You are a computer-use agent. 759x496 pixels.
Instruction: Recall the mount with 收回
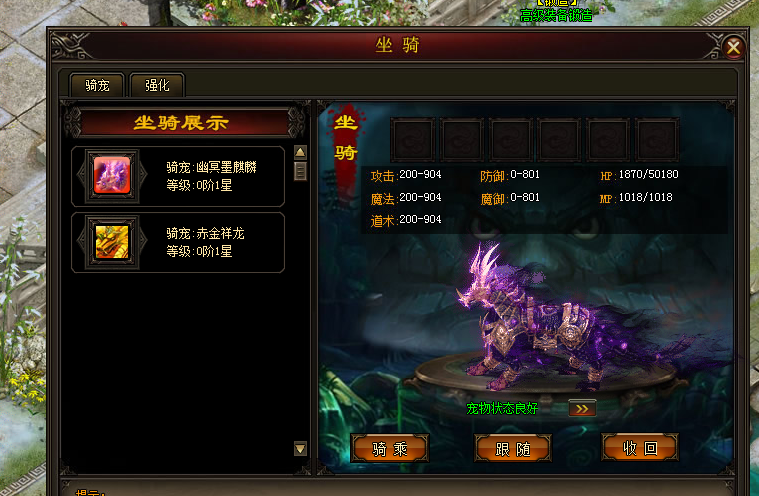[x=640, y=448]
